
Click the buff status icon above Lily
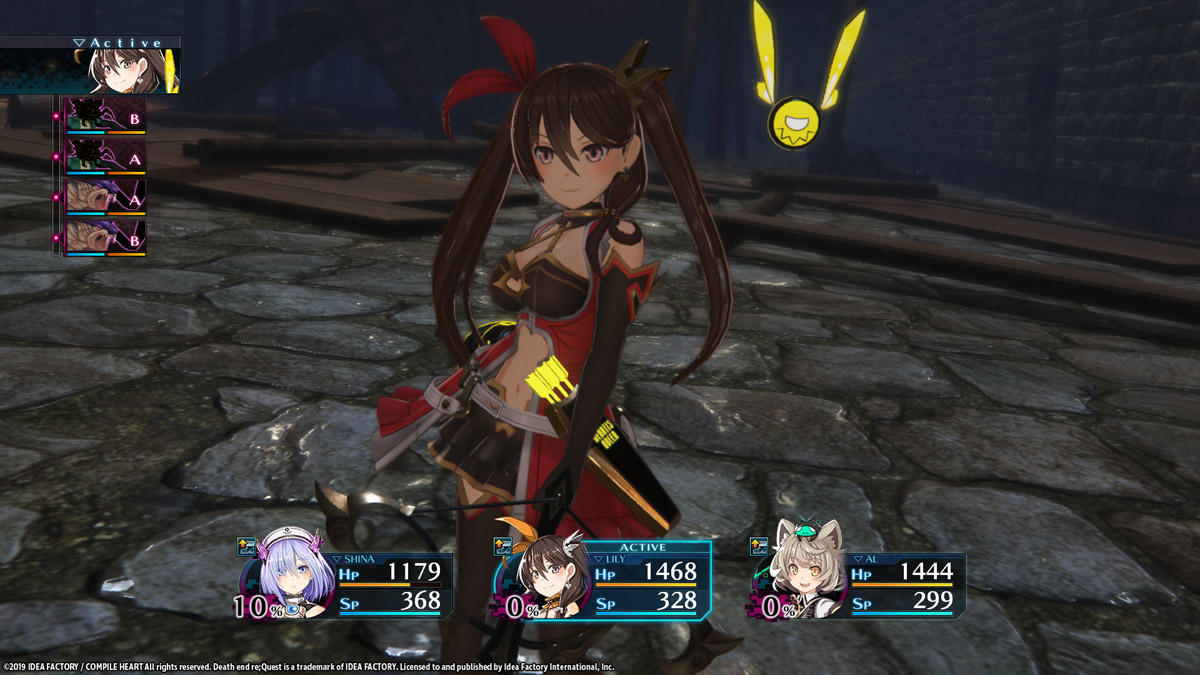click(x=504, y=546)
